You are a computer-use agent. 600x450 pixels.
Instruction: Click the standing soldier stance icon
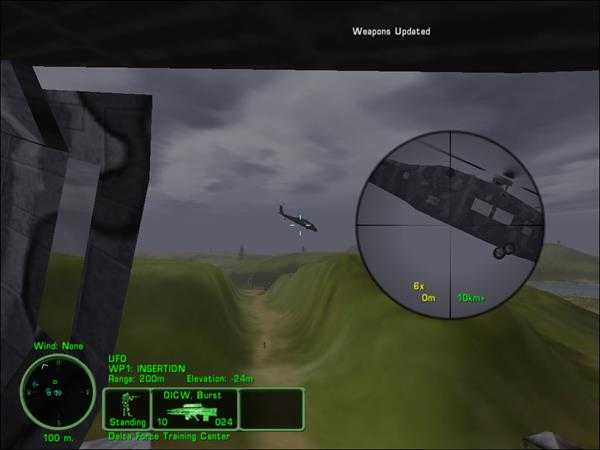(127, 408)
